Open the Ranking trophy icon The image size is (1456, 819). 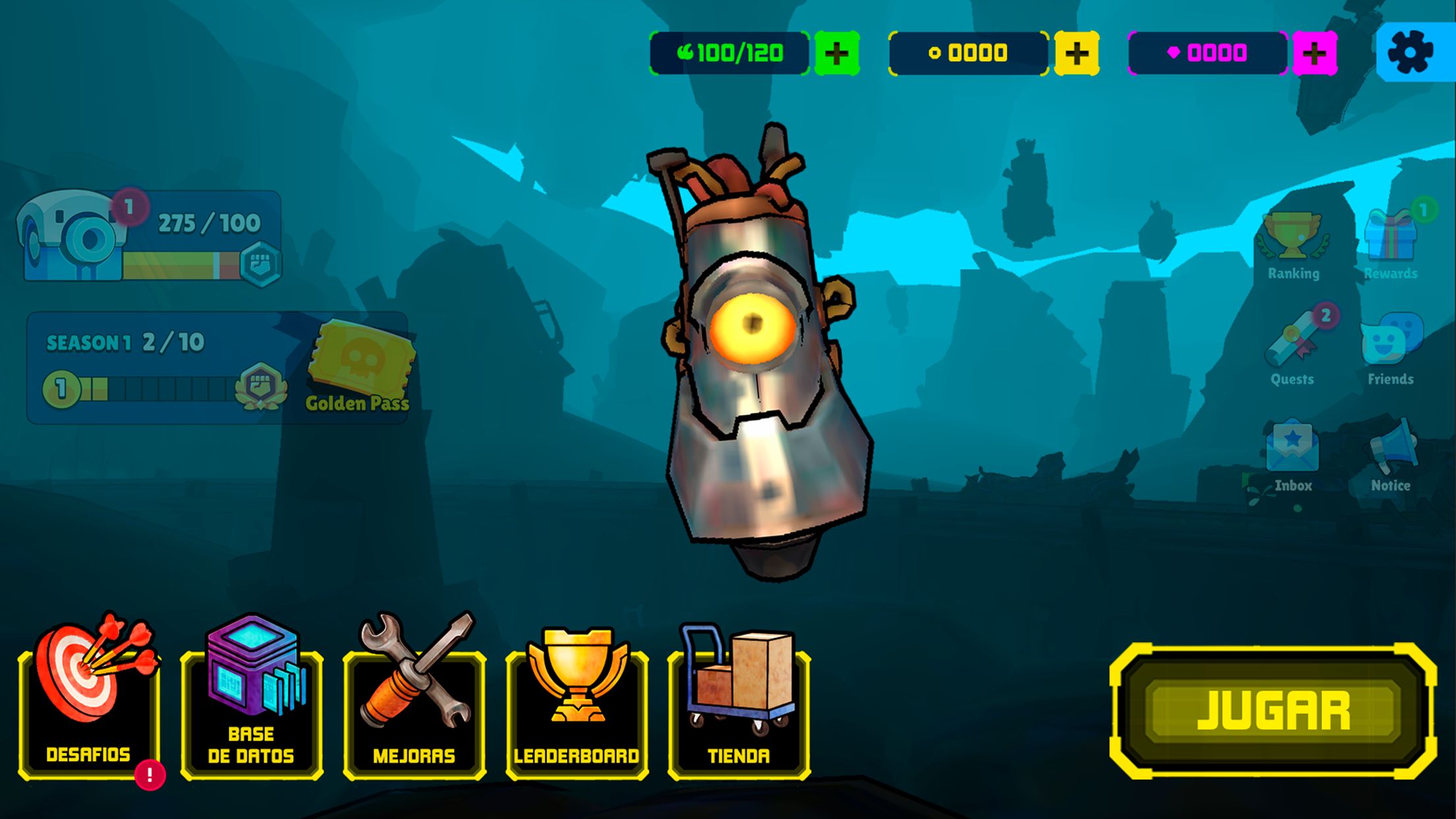(x=1292, y=244)
